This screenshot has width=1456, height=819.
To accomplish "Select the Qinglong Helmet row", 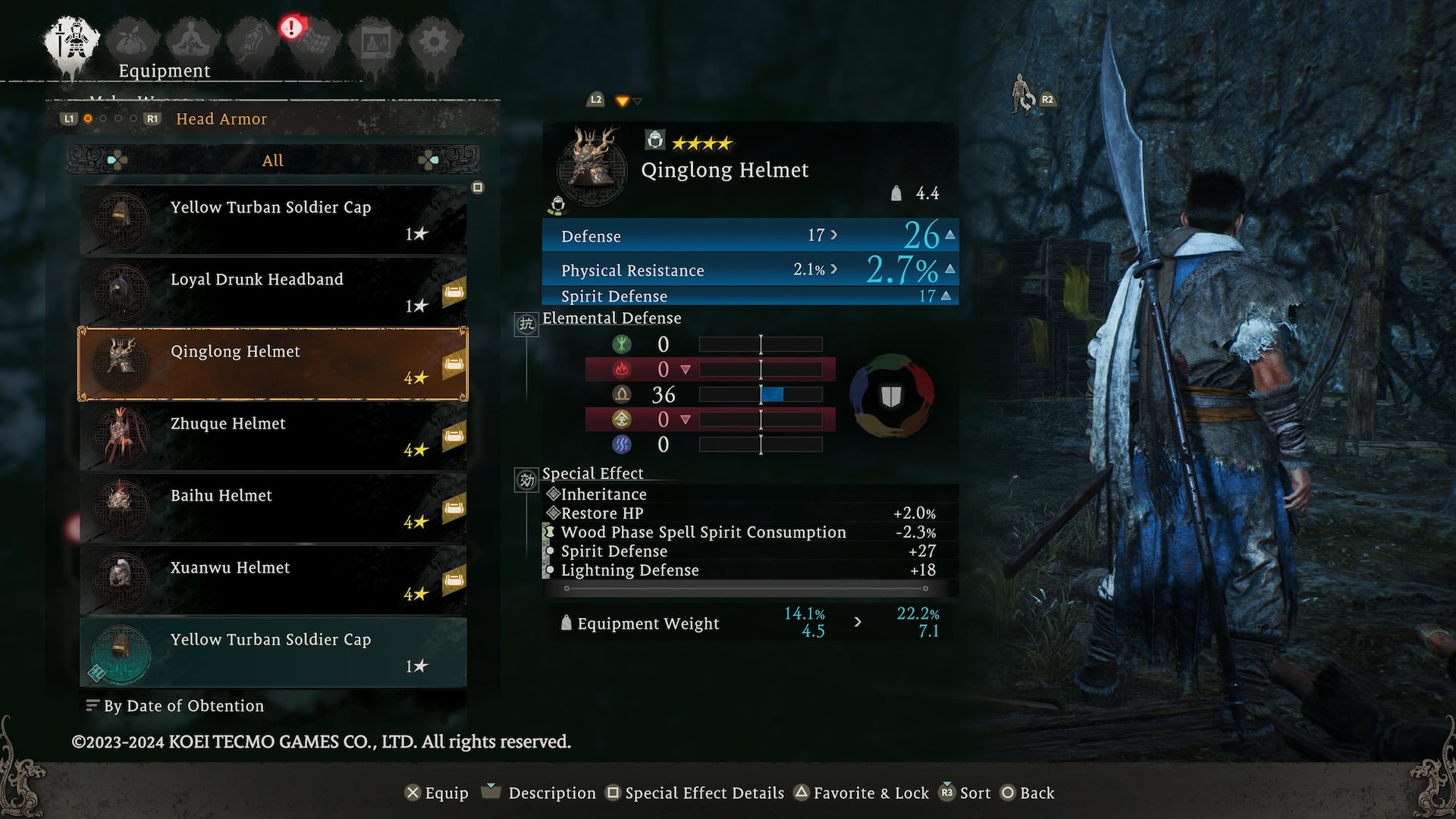I will [273, 364].
